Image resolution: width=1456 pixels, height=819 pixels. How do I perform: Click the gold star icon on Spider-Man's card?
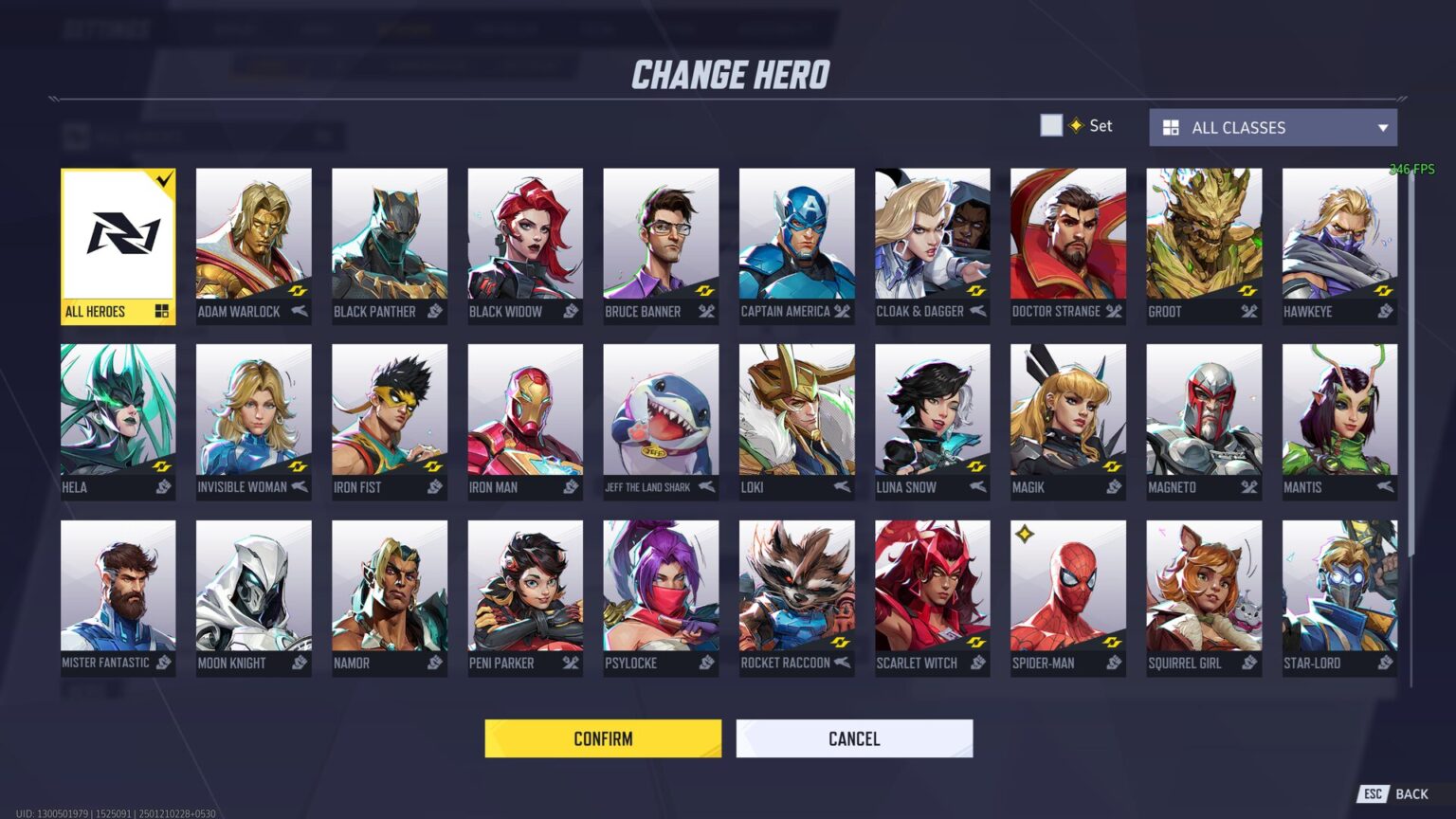[x=1027, y=533]
